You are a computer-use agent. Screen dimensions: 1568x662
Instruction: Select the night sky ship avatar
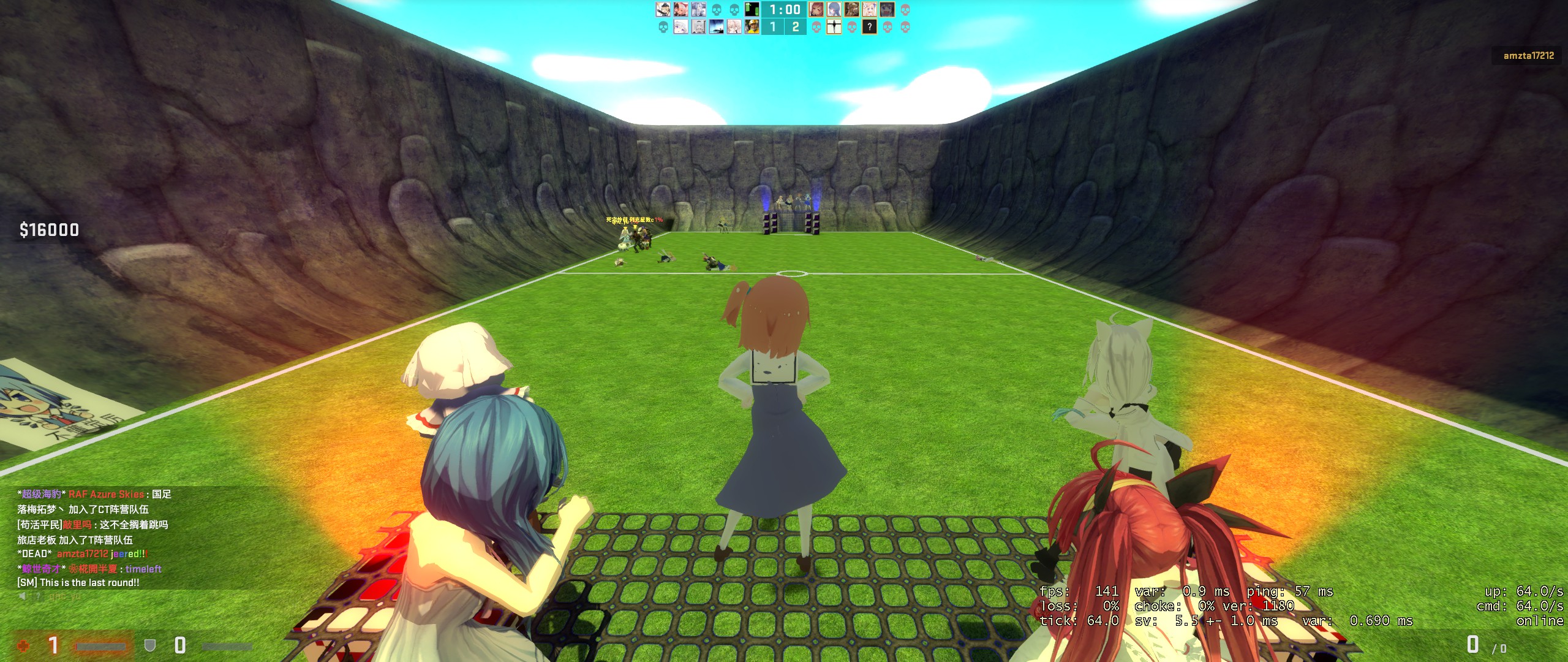coord(717,26)
